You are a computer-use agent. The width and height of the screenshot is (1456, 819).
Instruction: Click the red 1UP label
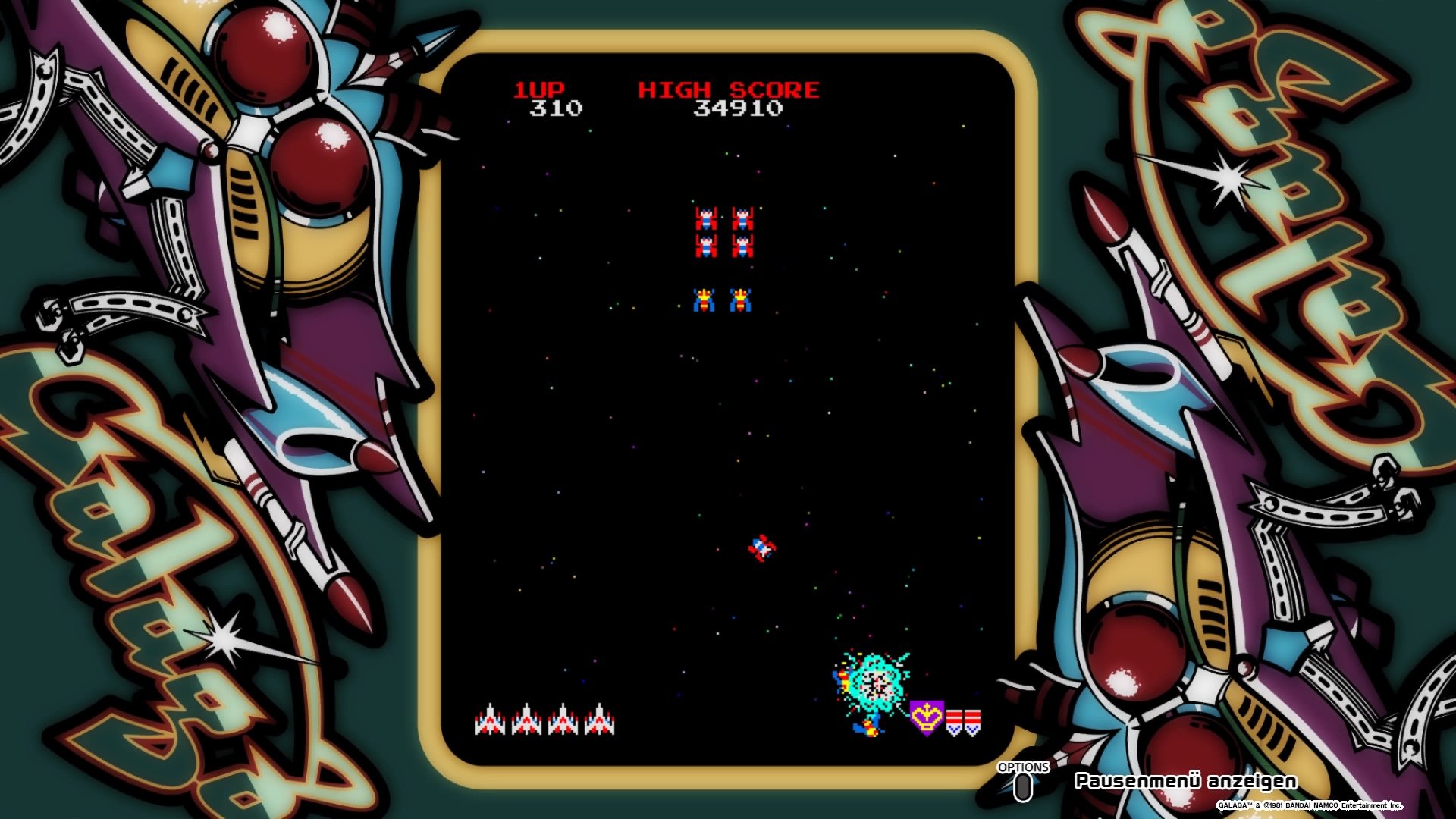coord(541,88)
